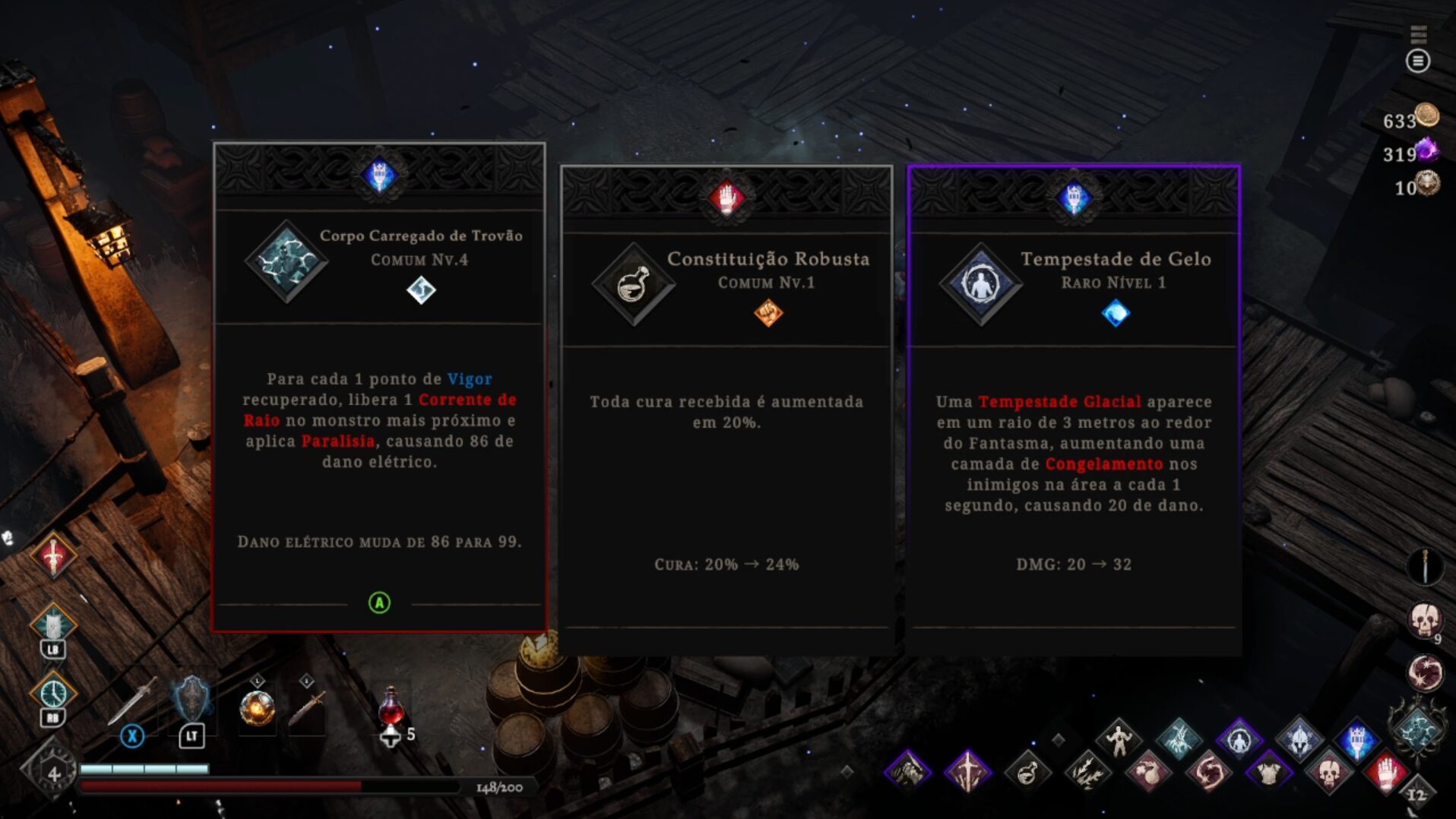Activate the clock ability icon
1456x819 pixels.
53,693
